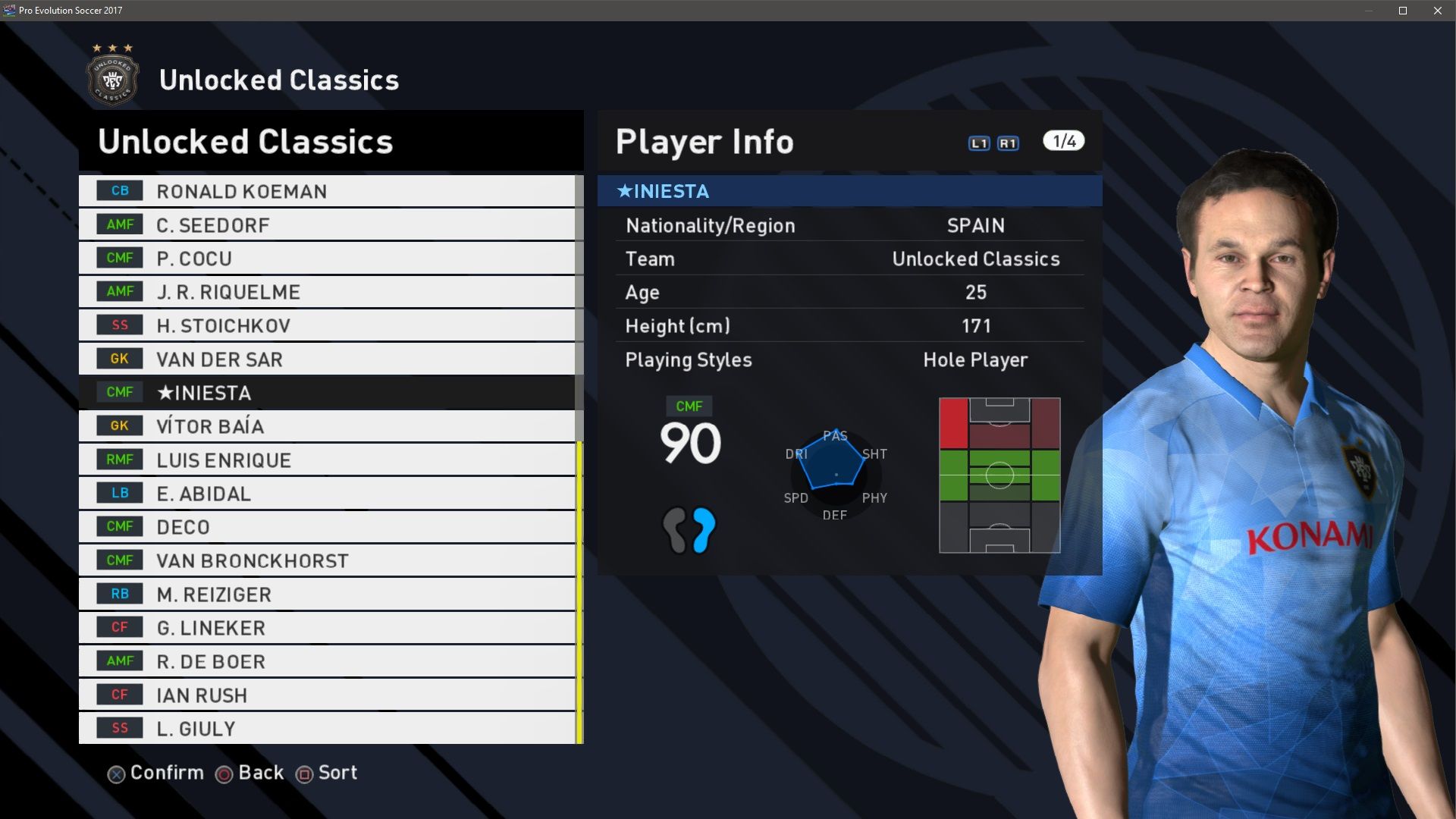Select goalkeeper Van der Sar
This screenshot has width=1456, height=819.
tap(326, 359)
